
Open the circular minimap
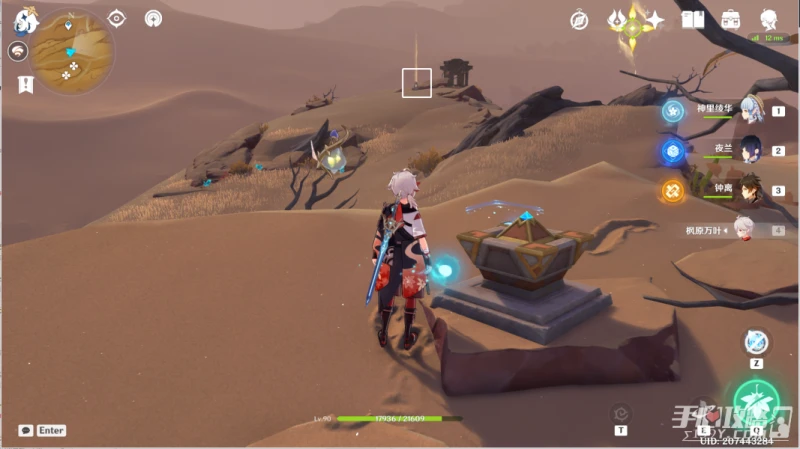click(x=72, y=52)
